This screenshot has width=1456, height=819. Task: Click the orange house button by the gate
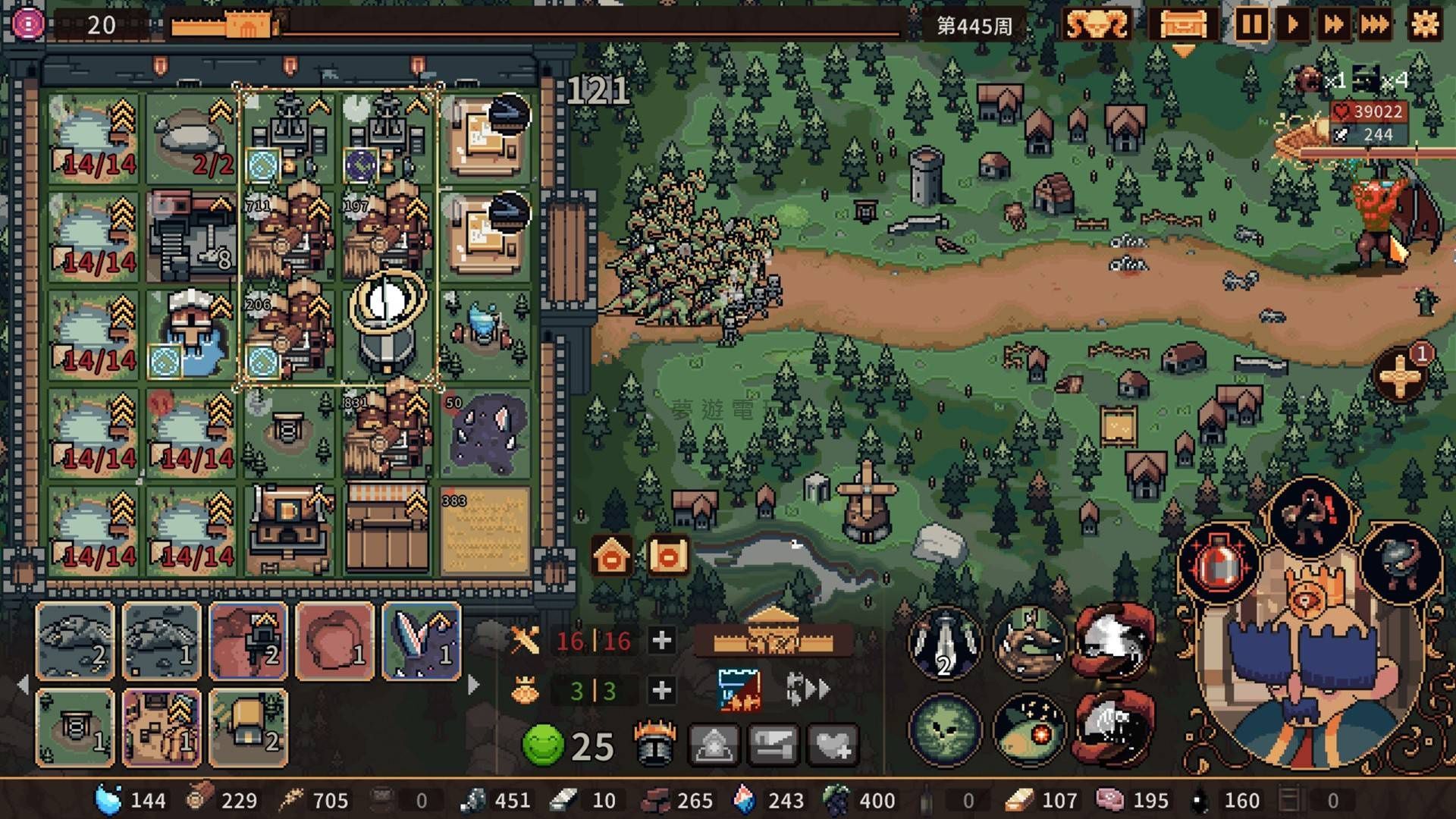[612, 557]
